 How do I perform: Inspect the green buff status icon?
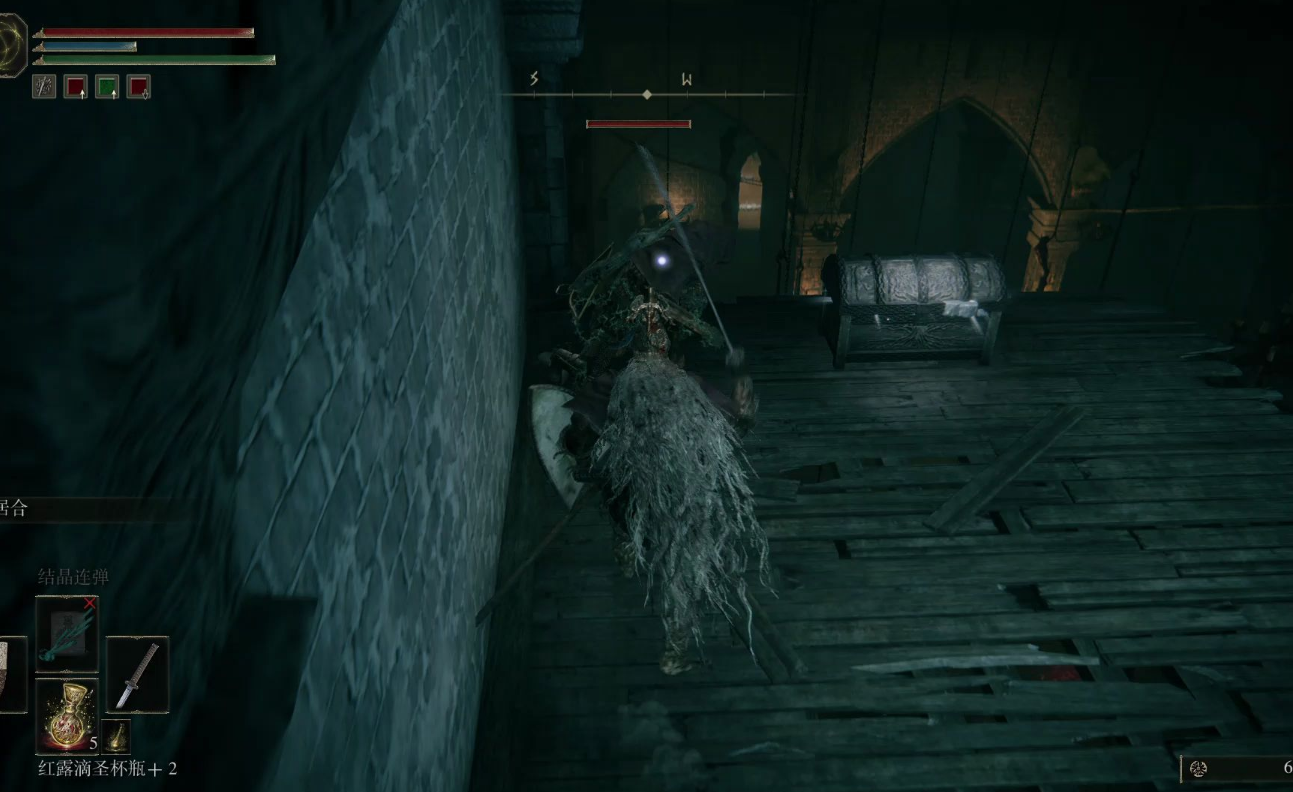click(x=107, y=87)
